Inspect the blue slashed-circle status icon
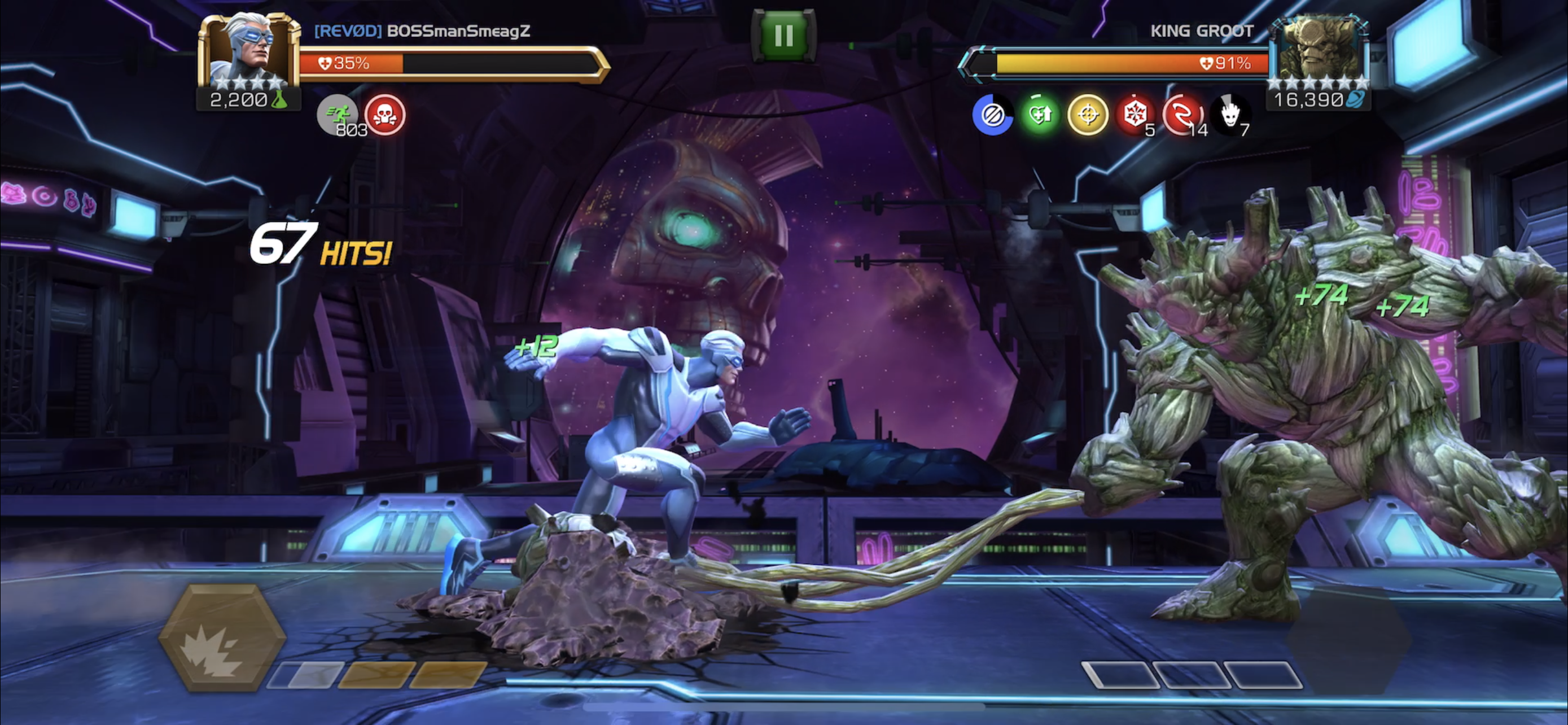 tap(992, 115)
